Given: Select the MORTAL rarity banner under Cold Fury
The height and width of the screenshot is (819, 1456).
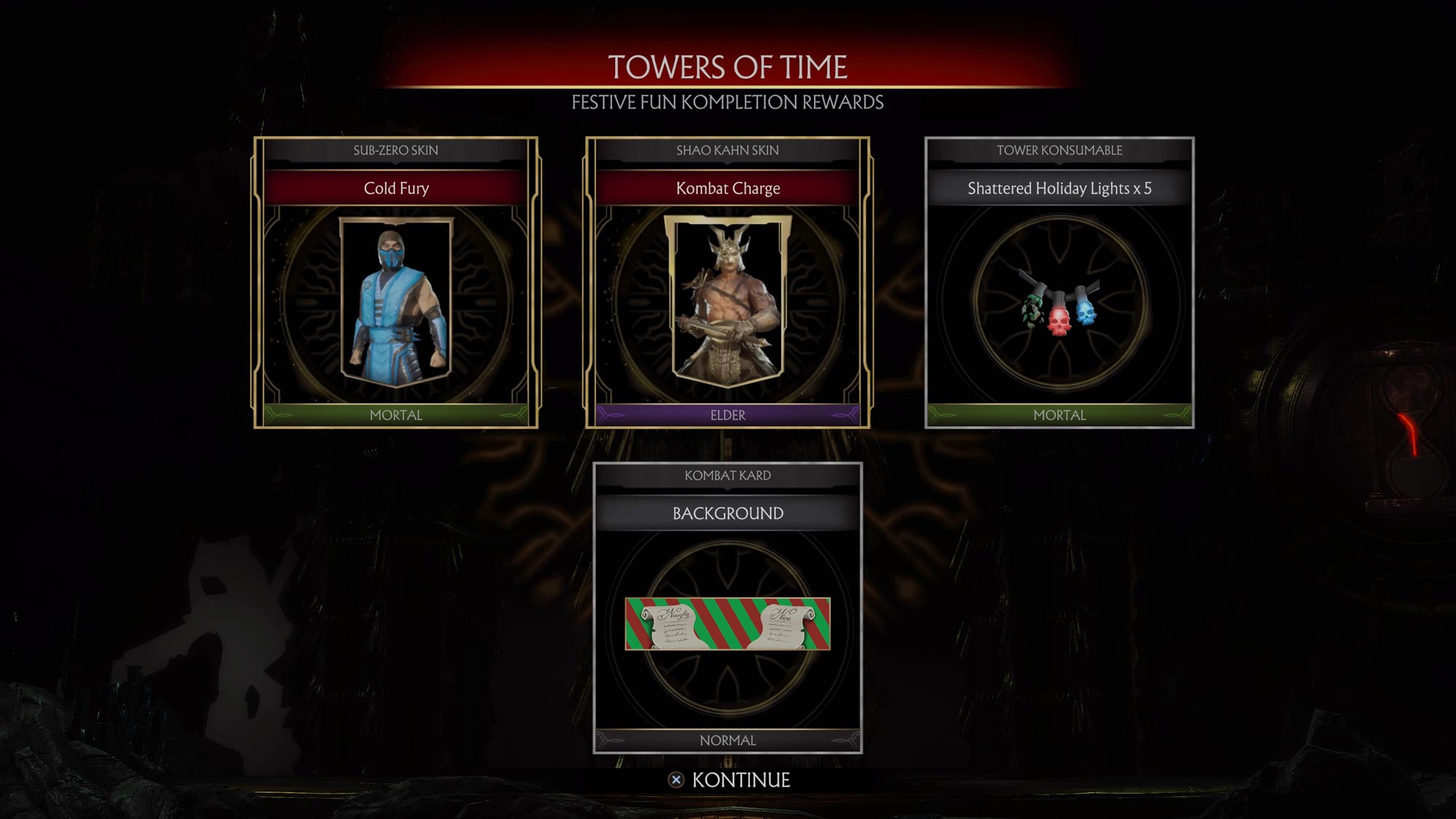Looking at the screenshot, I should pyautogui.click(x=397, y=416).
